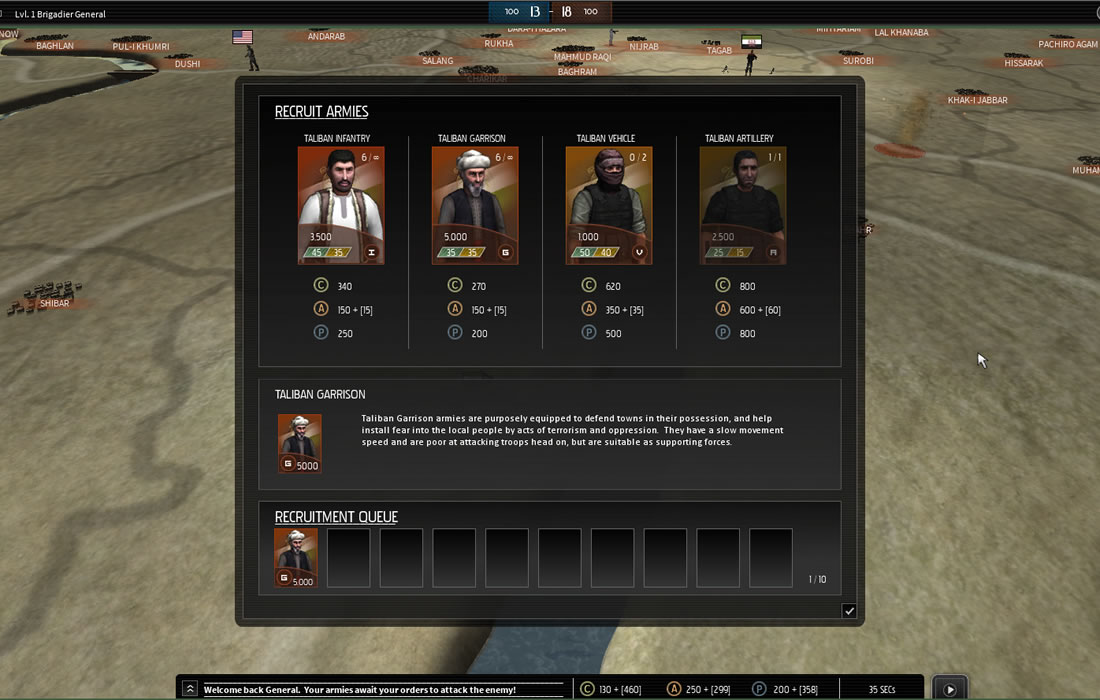The width and height of the screenshot is (1100, 700).
Task: Remove the queued Garrison from recruitment queue
Action: point(296,557)
